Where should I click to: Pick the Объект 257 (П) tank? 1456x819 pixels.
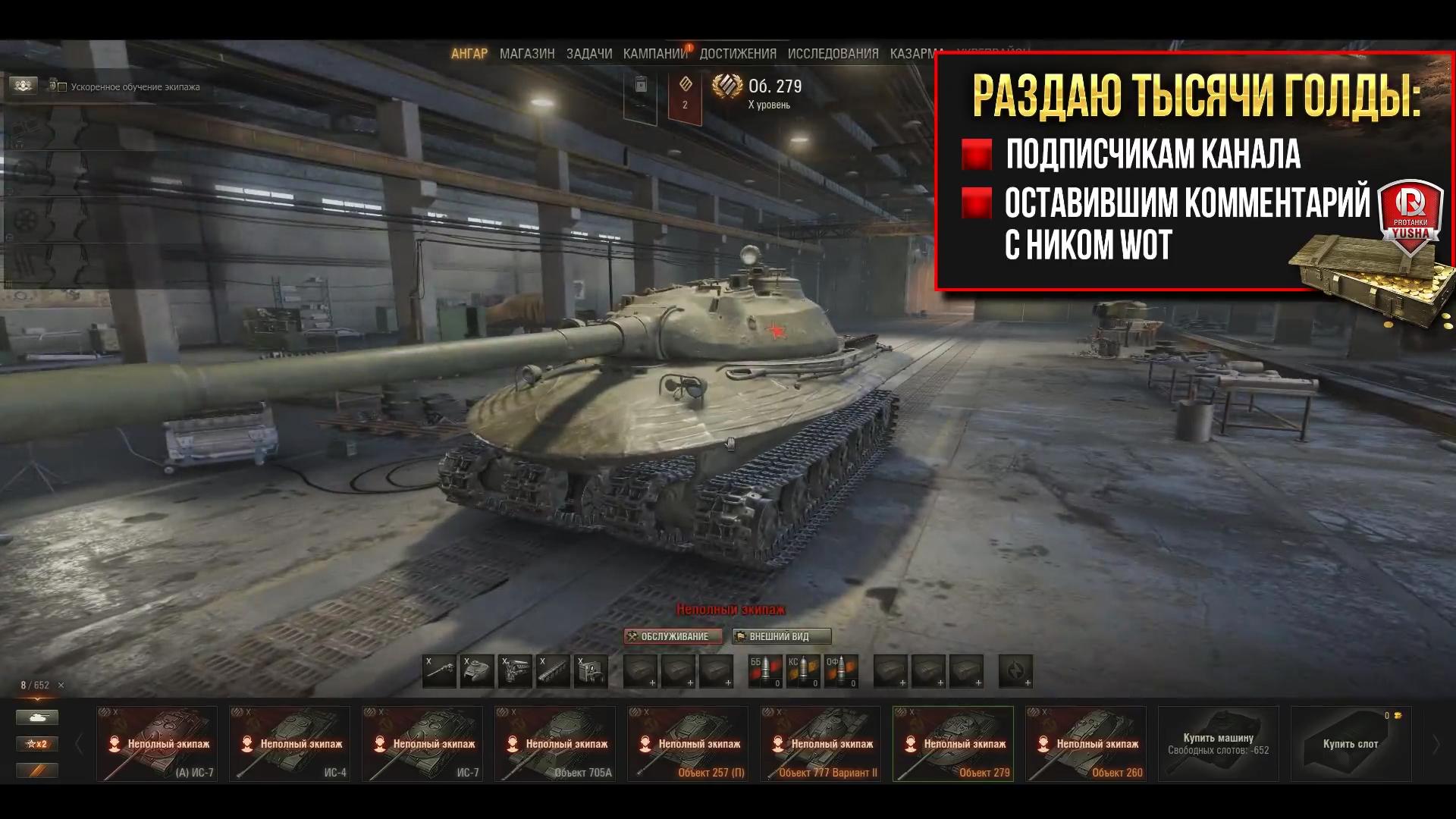click(x=688, y=743)
